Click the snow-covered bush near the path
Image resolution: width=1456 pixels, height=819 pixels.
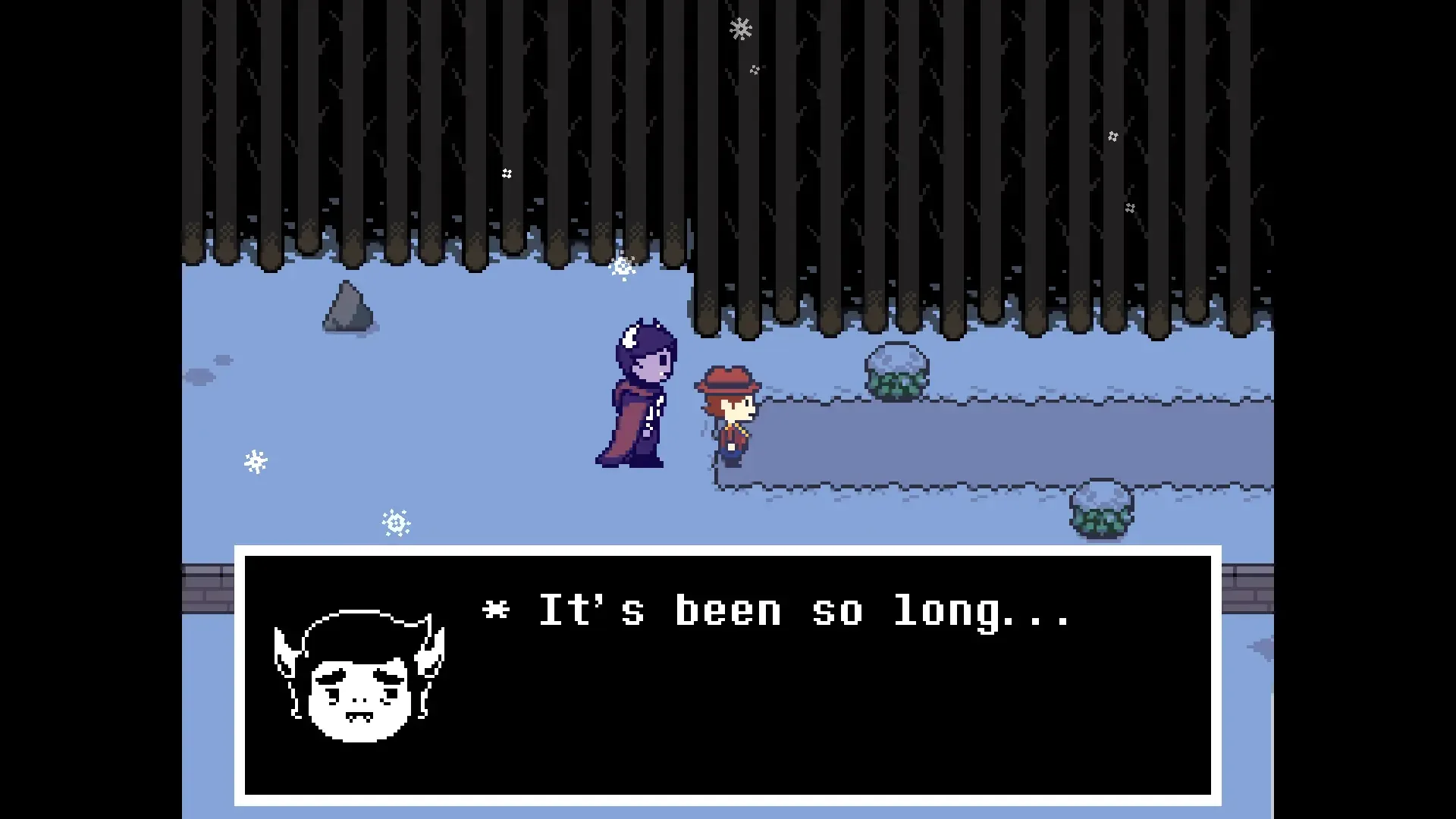pos(897,372)
